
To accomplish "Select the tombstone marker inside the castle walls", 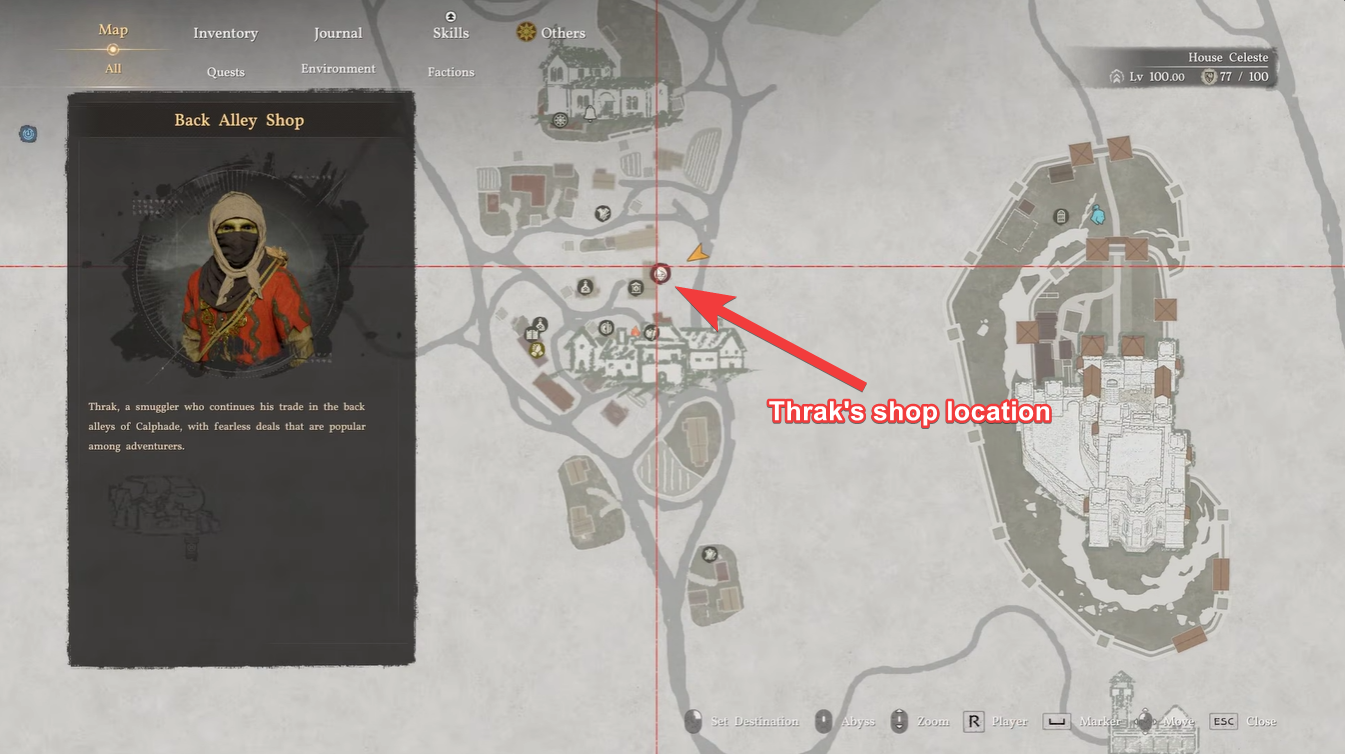I will pos(1061,216).
